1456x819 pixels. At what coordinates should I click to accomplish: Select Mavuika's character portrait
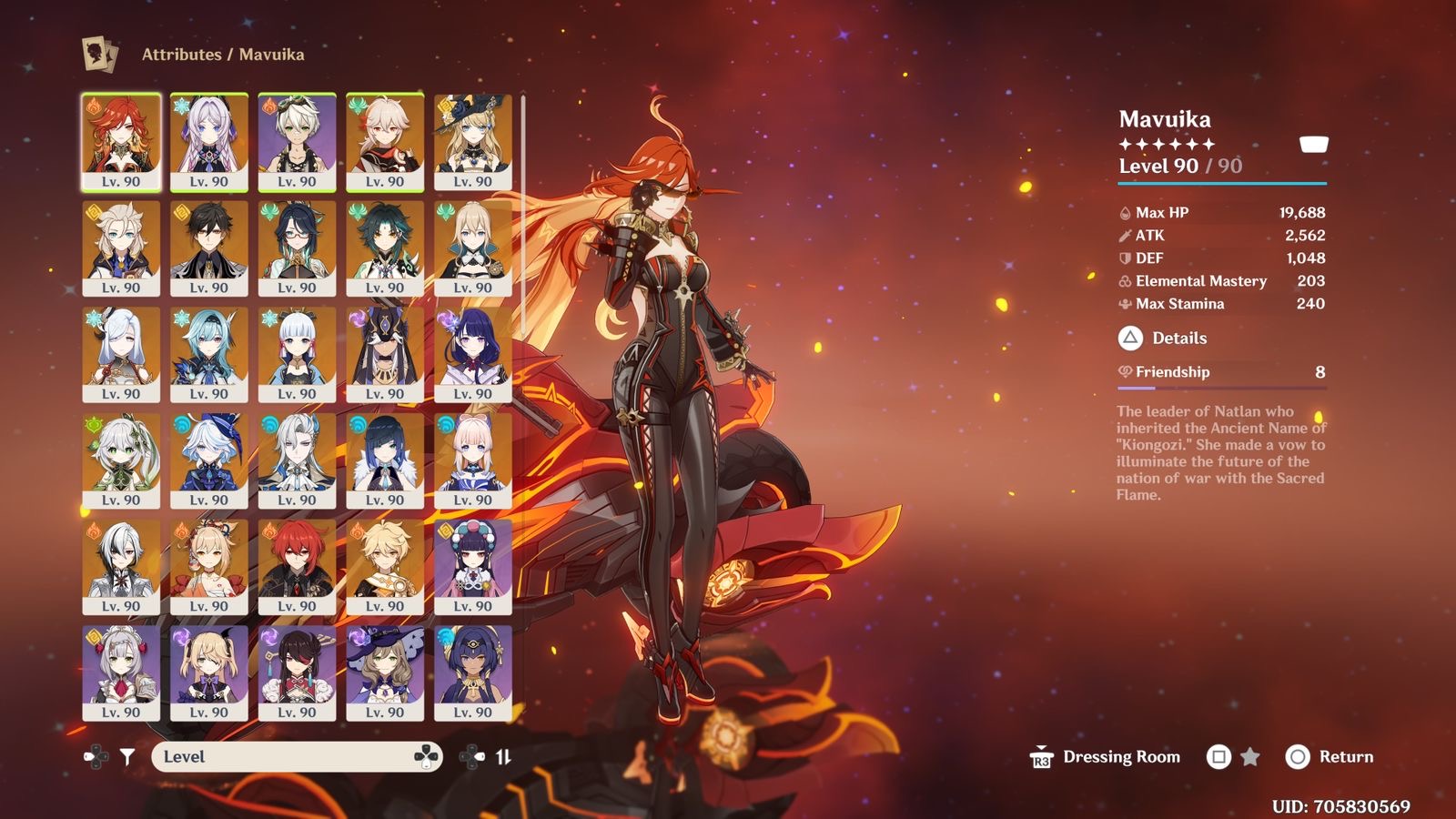(121, 142)
